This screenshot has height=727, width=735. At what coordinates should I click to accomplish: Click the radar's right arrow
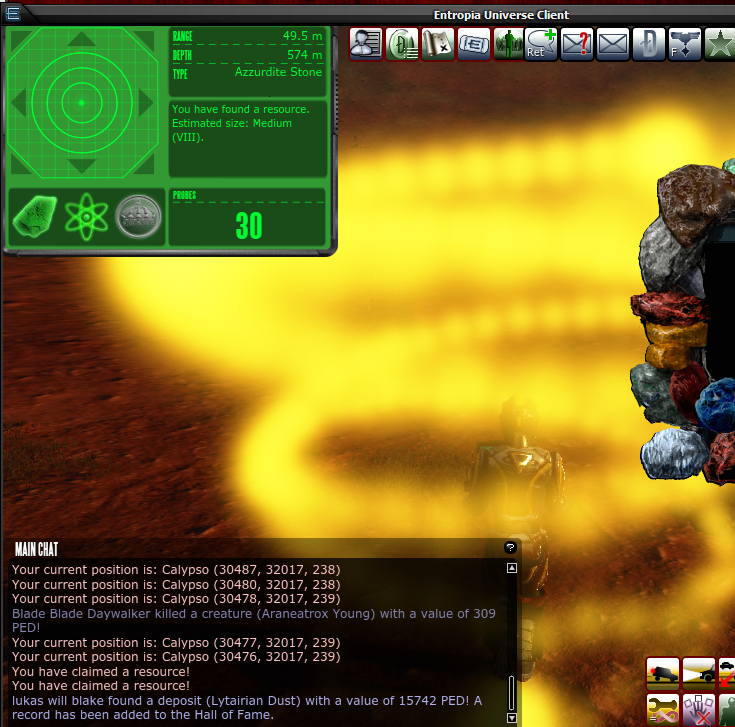tap(146, 103)
